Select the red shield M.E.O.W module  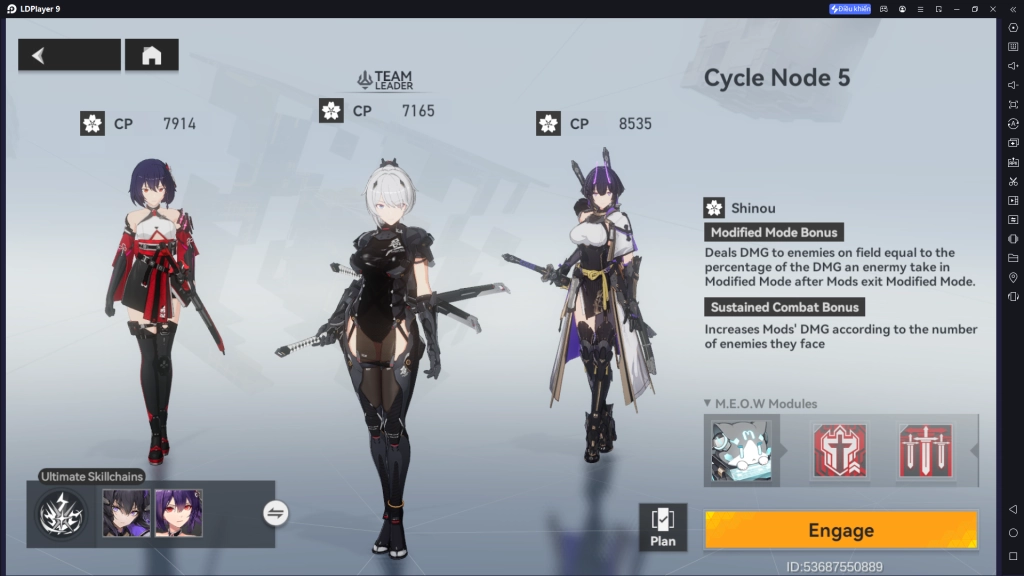(x=840, y=450)
